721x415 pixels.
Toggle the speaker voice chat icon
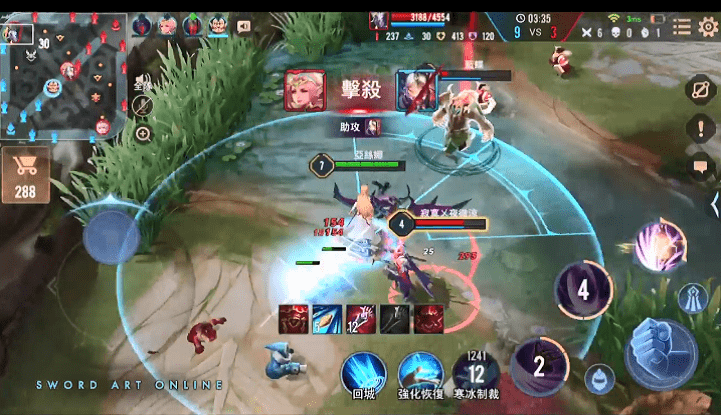point(244,27)
